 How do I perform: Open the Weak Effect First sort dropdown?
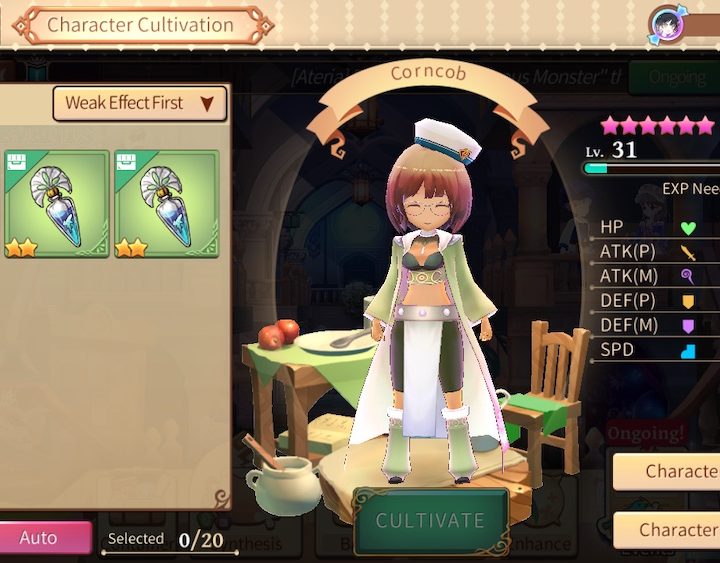139,103
